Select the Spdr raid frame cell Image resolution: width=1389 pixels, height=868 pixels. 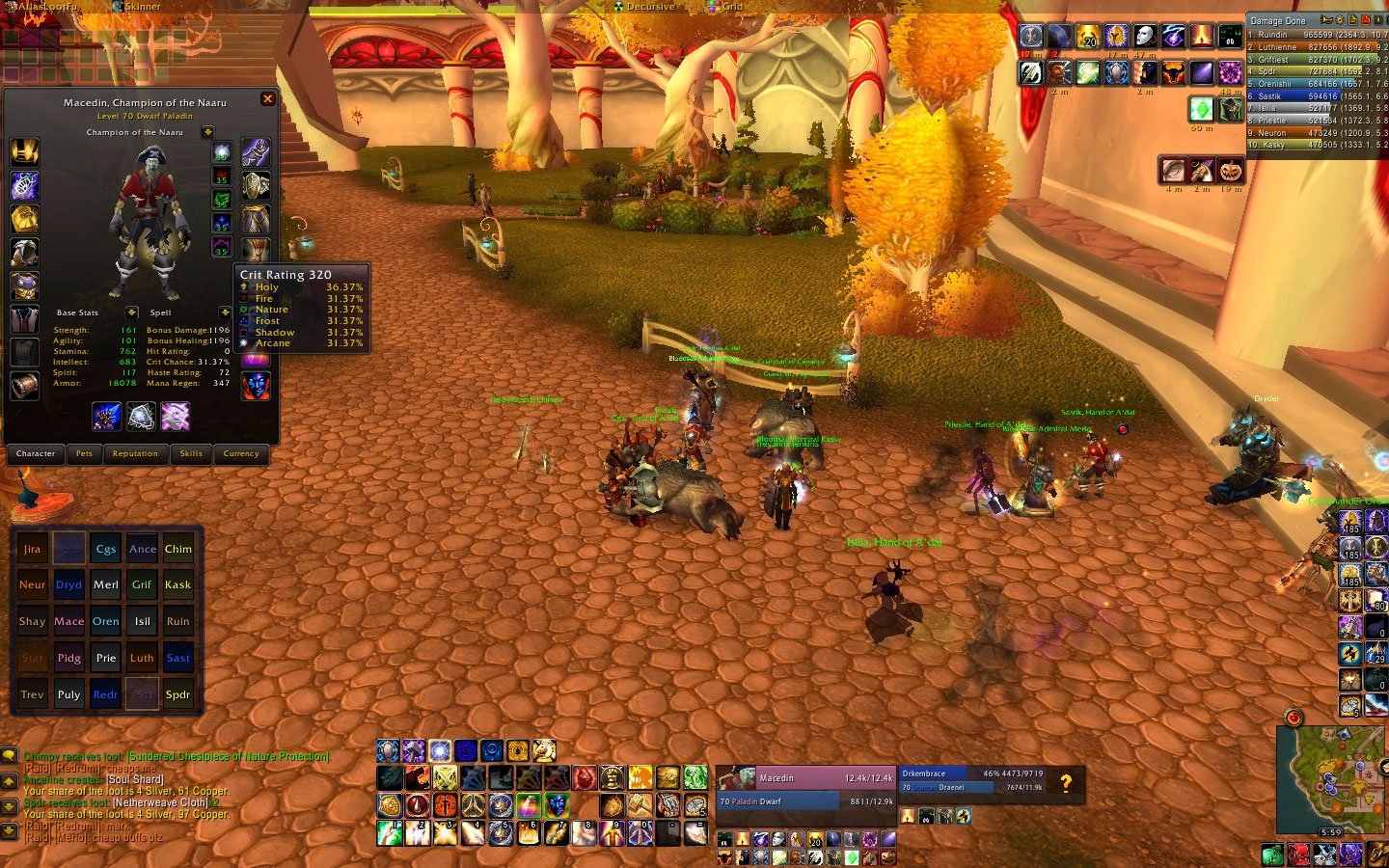tap(178, 694)
